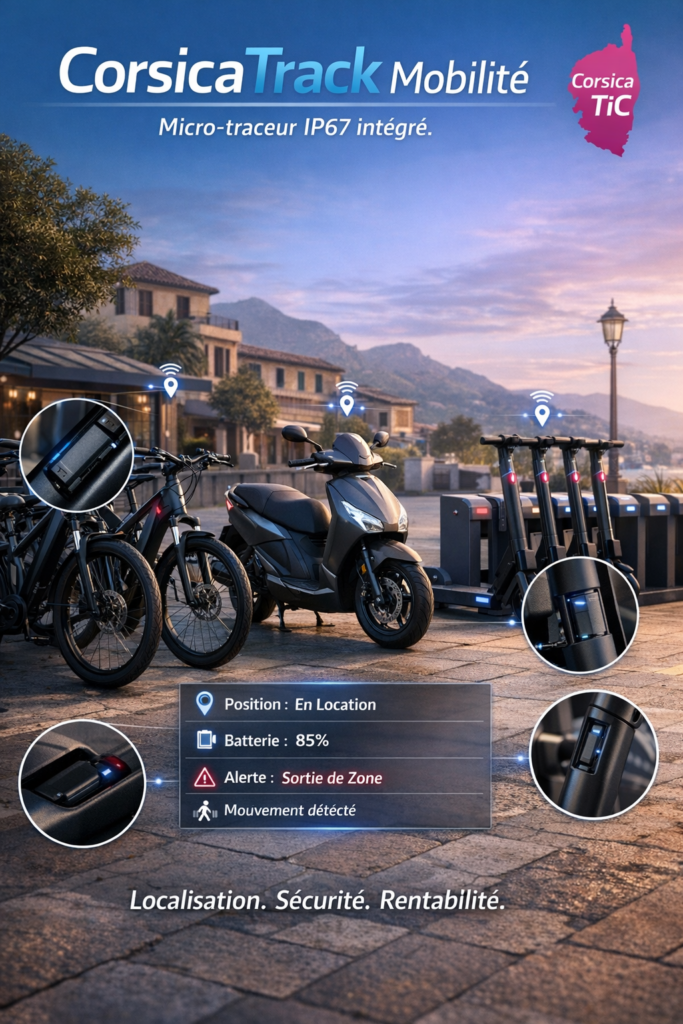Viewport: 683px width, 1024px height.
Task: Select the location pin above the motor scooter
Action: (x=346, y=404)
